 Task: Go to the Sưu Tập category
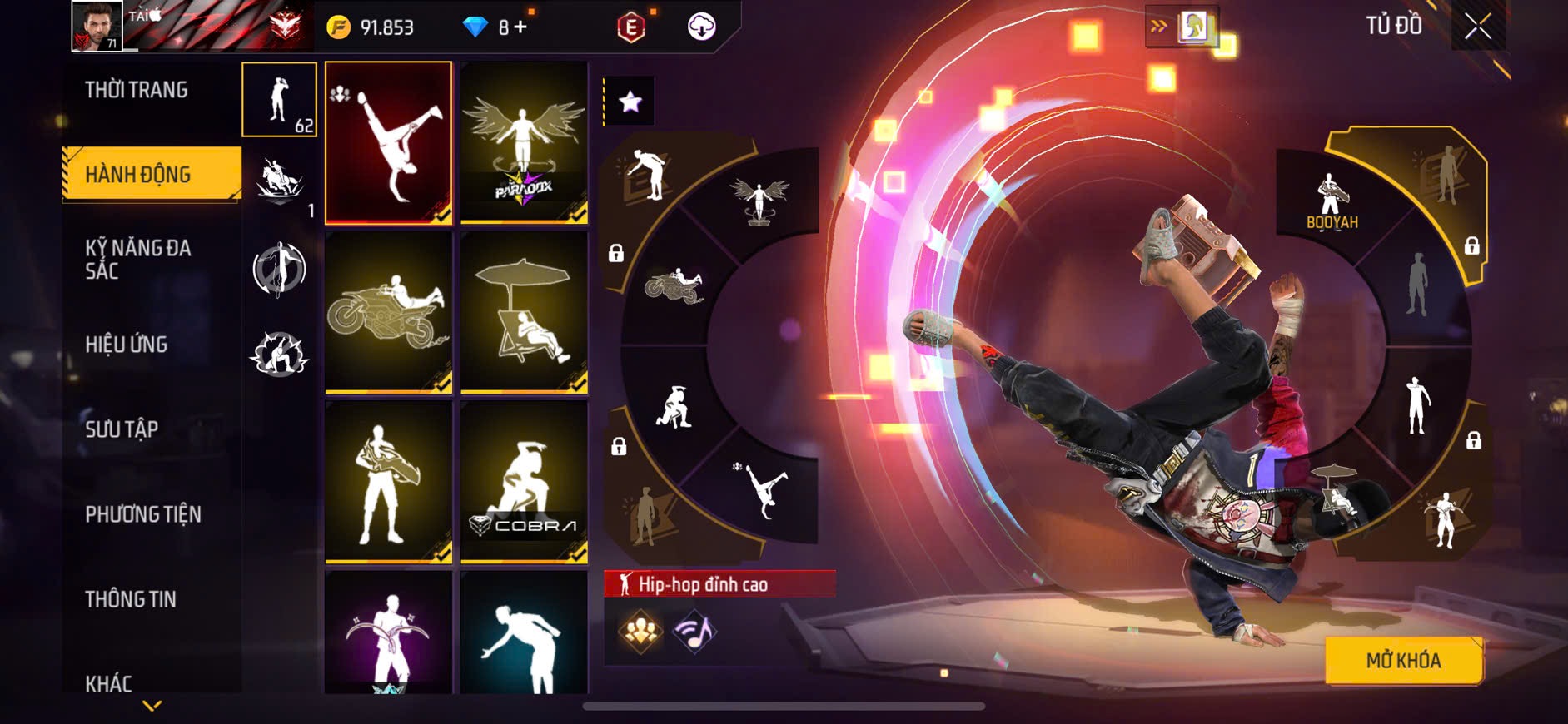[x=122, y=429]
